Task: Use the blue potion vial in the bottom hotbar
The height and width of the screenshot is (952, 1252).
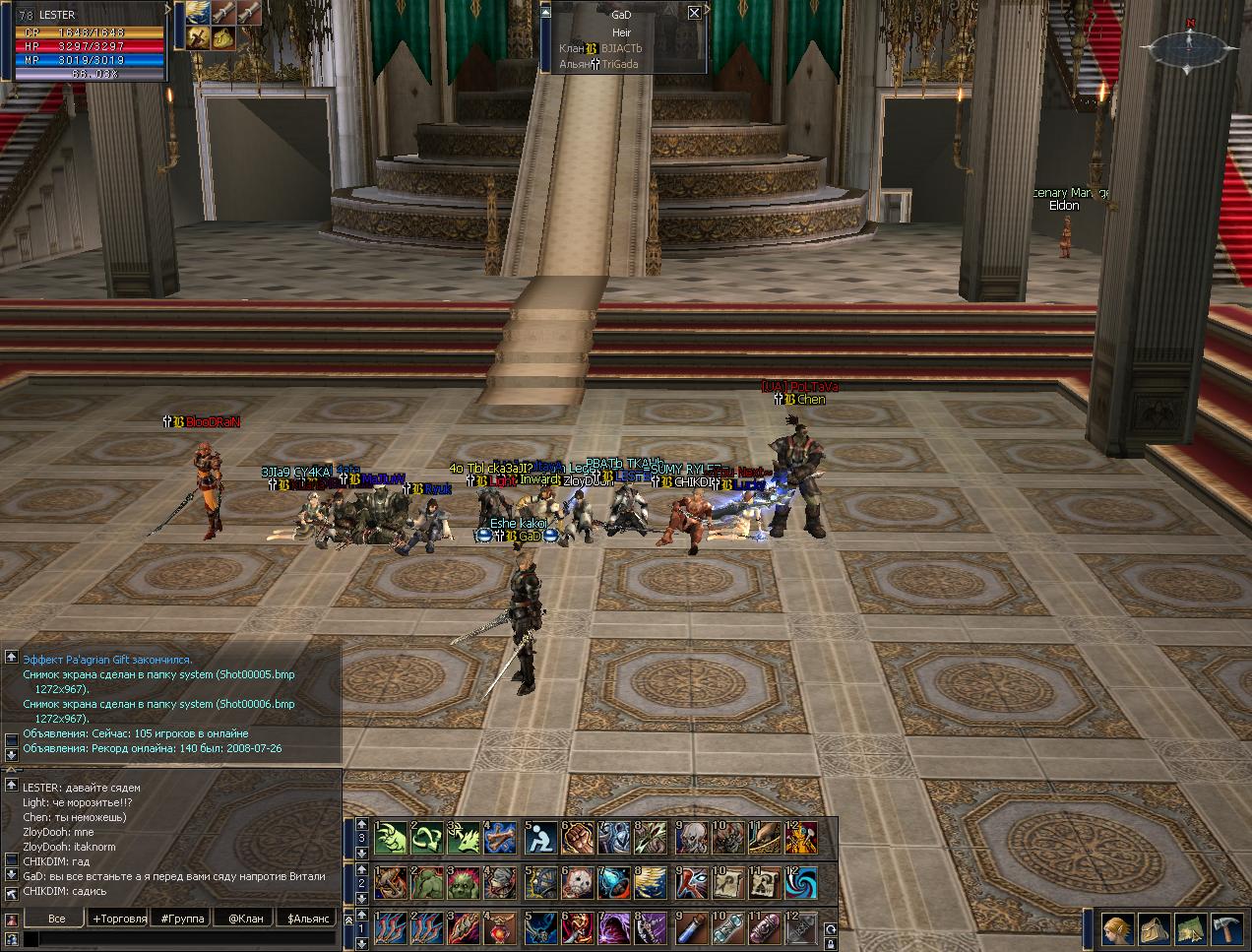Action: [x=690, y=928]
